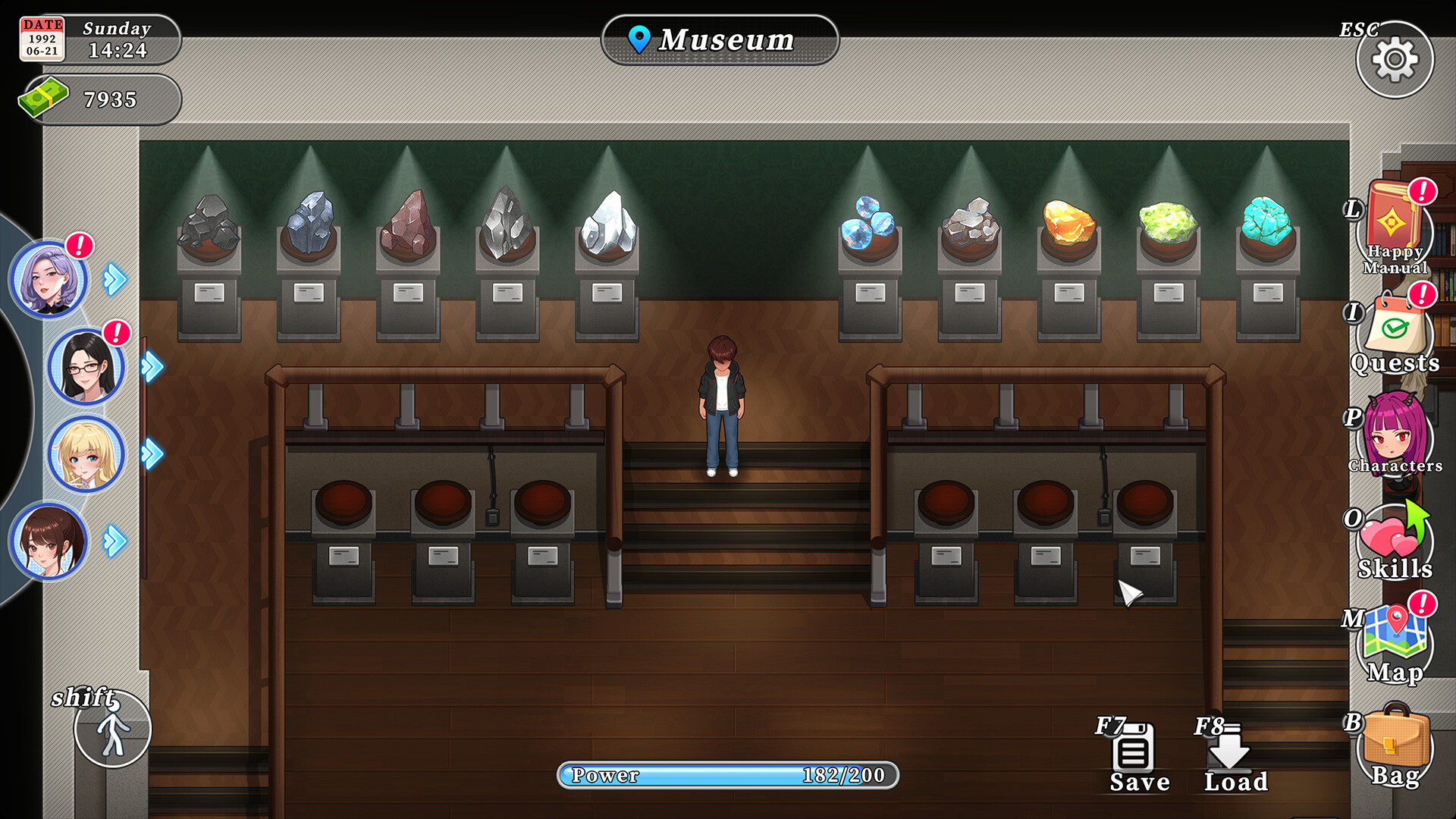Screen dimensions: 1456x819
Task: Click the calendar date icon
Action: click(42, 39)
